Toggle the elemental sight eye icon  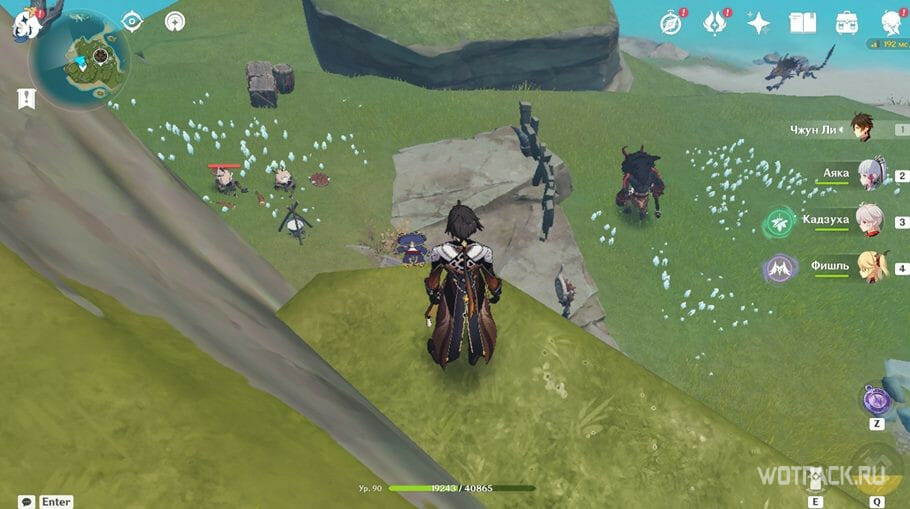pos(132,20)
